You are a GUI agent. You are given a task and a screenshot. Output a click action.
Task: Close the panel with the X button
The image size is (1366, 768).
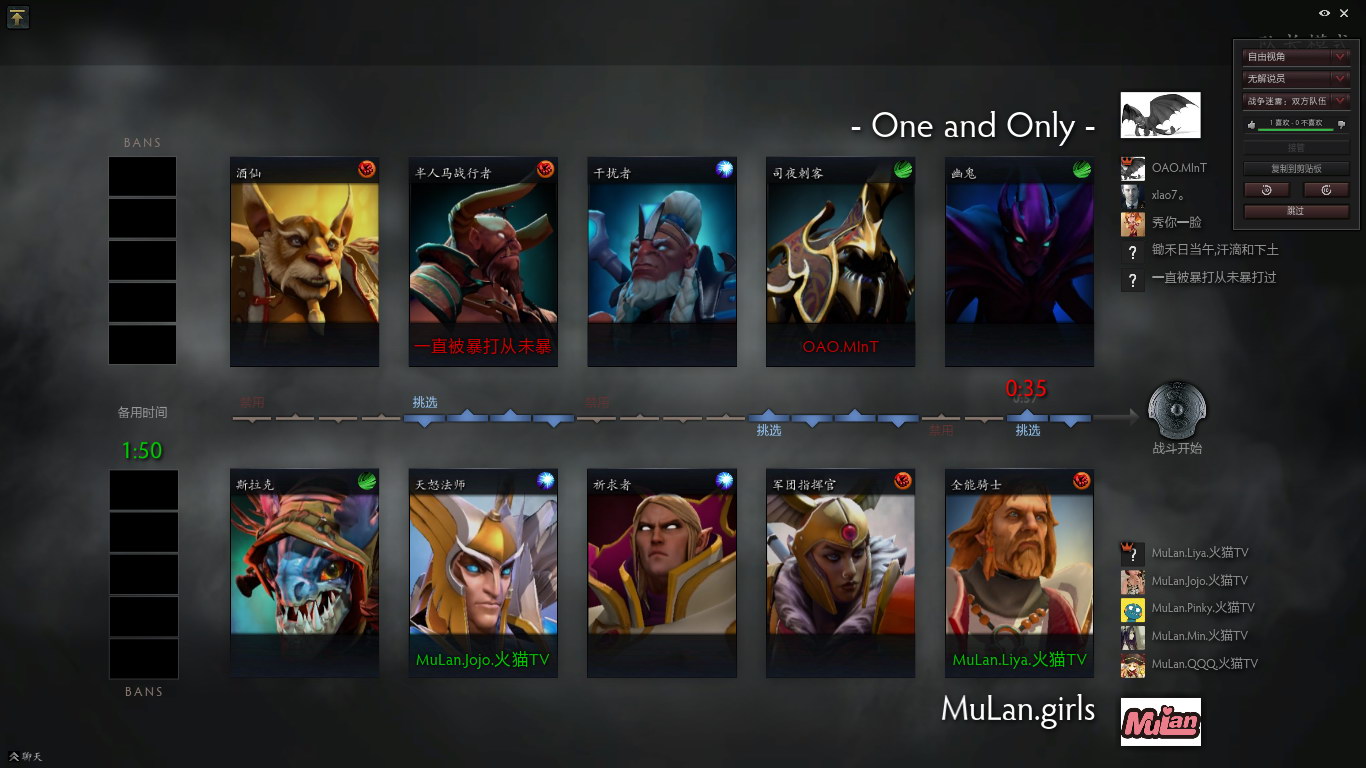(x=1344, y=13)
